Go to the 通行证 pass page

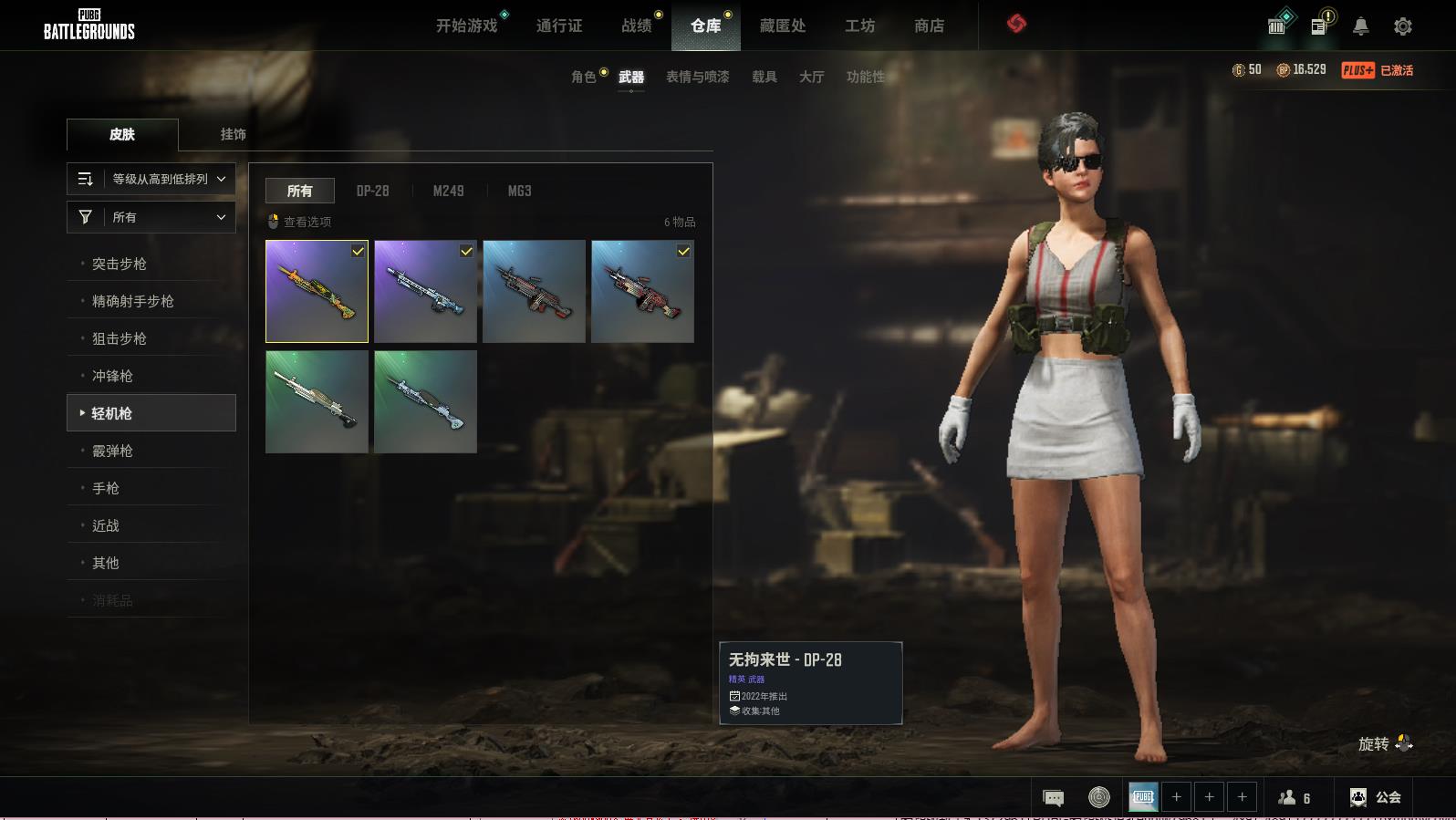click(559, 26)
